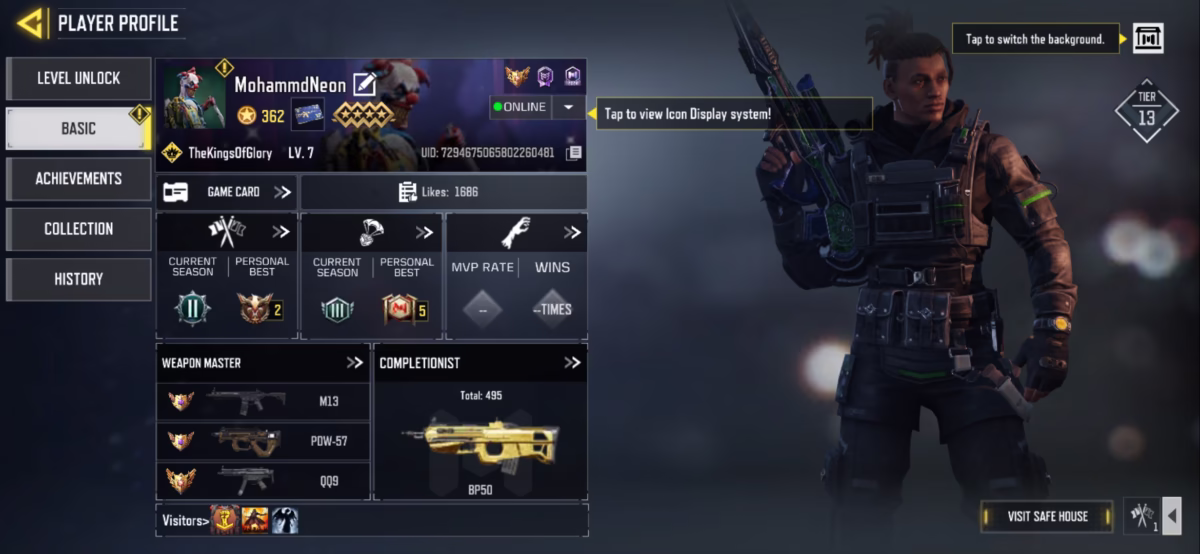Image resolution: width=1200 pixels, height=554 pixels.
Task: Select the M13 weapon row
Action: click(263, 401)
